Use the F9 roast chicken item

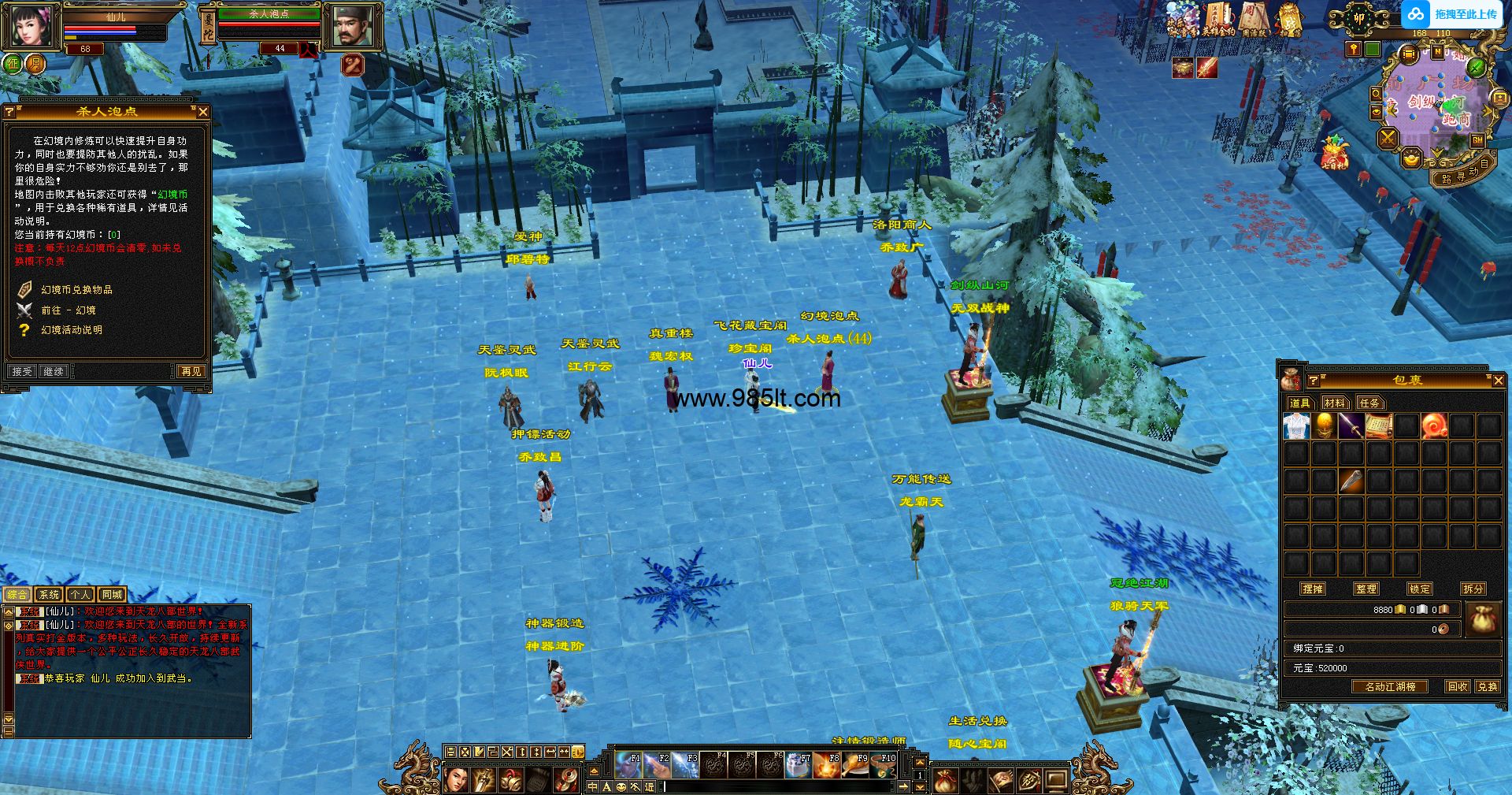tap(855, 764)
